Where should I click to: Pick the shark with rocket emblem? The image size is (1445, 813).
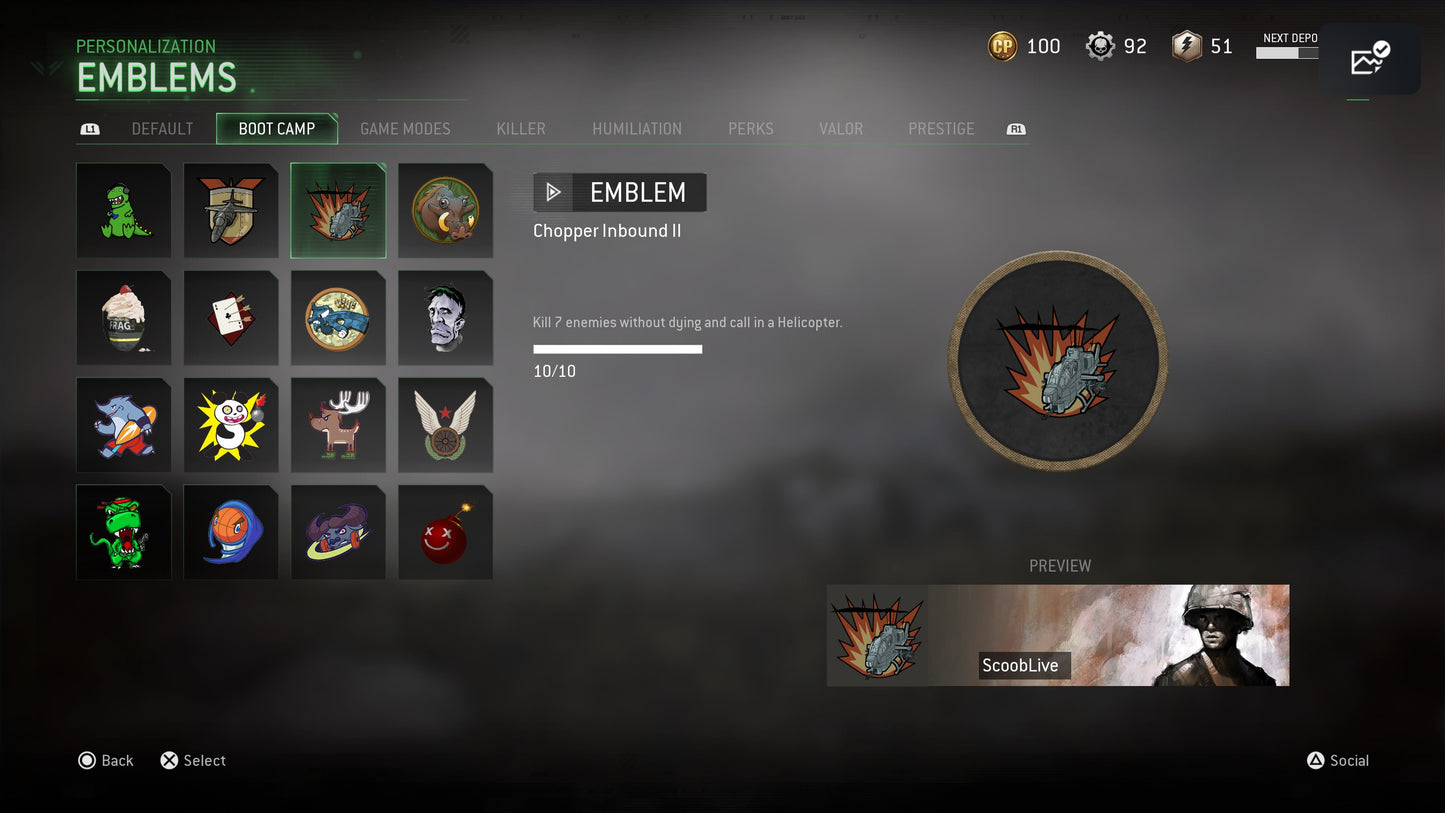[x=124, y=425]
